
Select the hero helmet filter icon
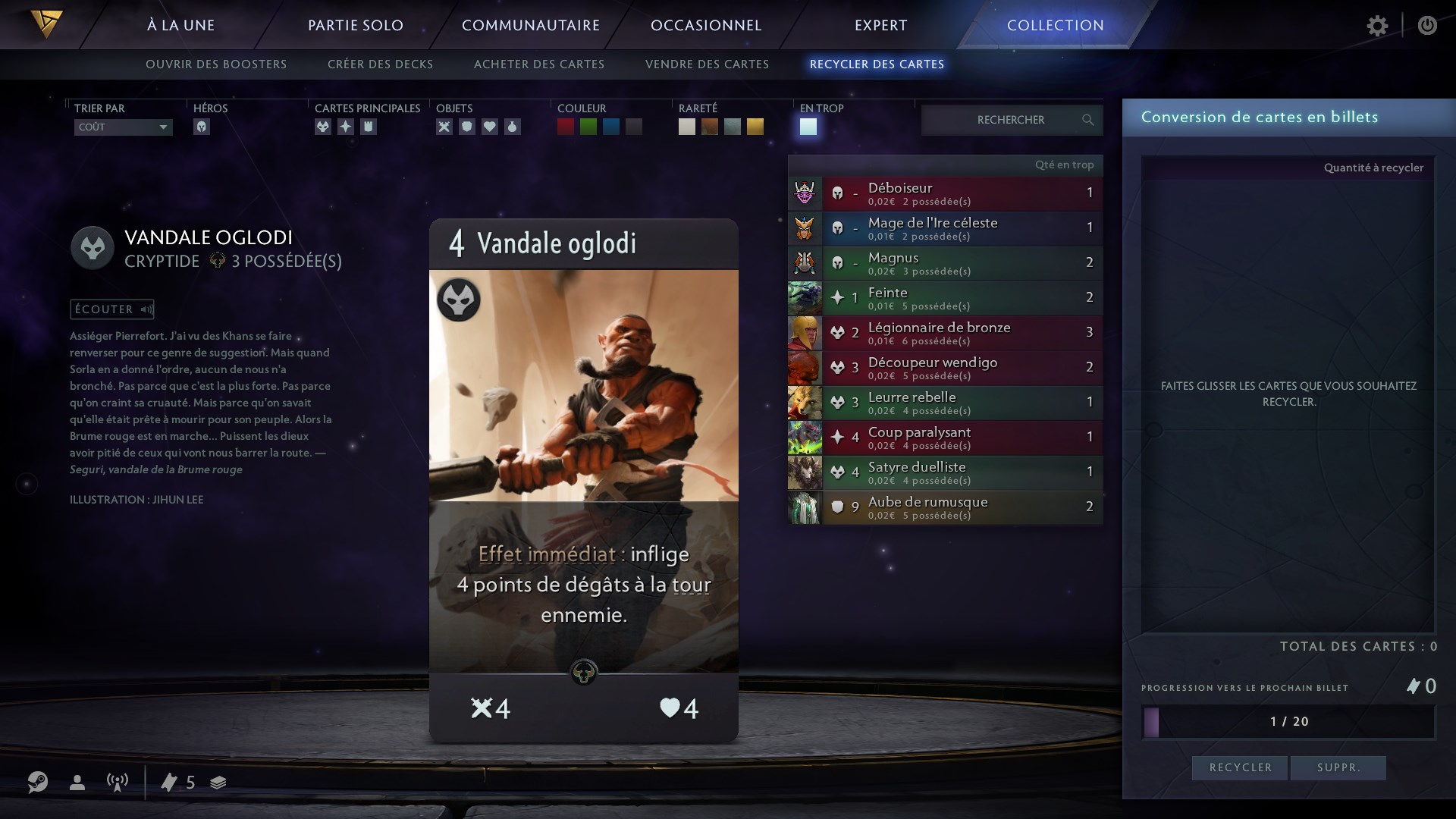pyautogui.click(x=202, y=127)
